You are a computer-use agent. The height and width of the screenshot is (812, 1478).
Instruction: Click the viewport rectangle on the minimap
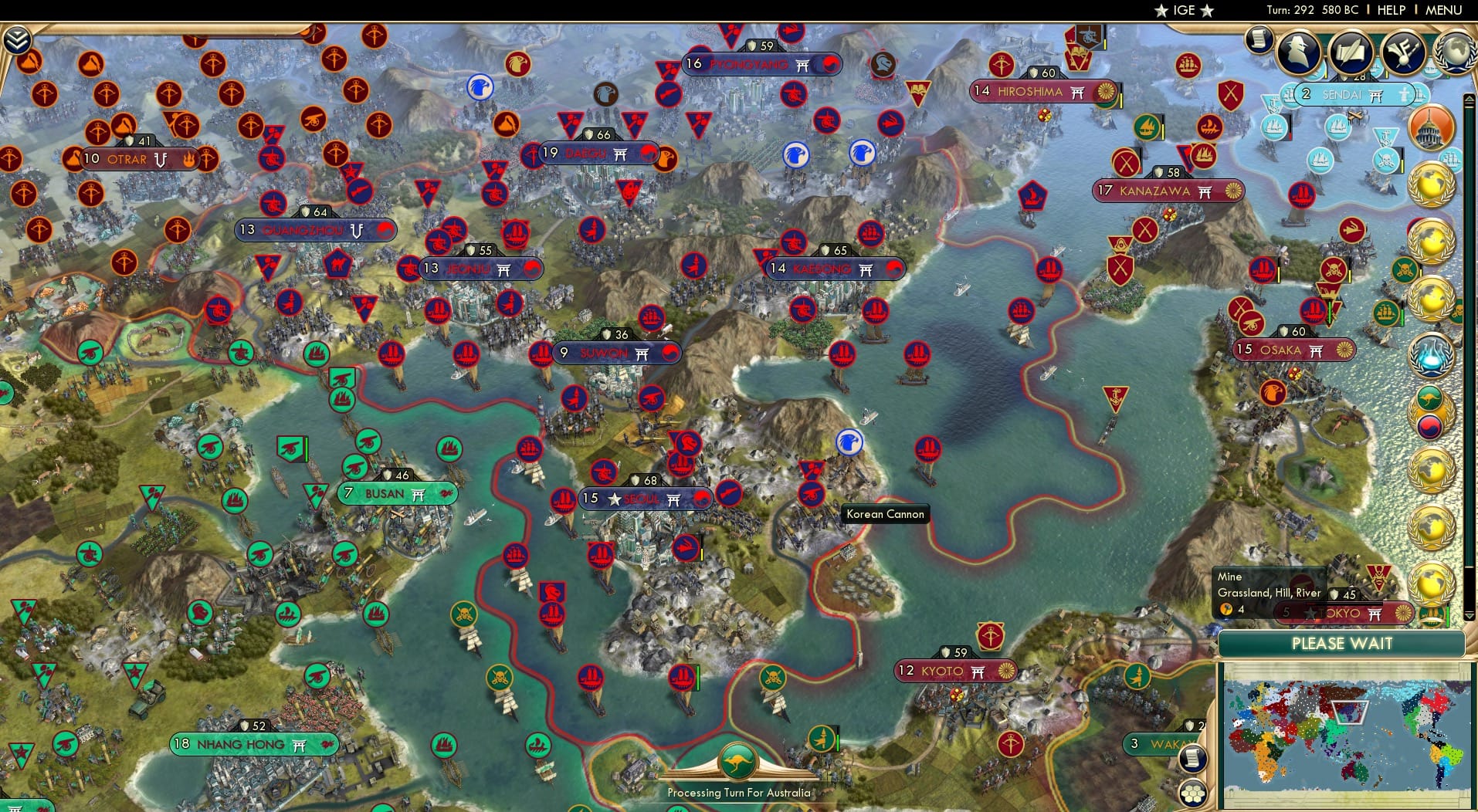point(1348,712)
